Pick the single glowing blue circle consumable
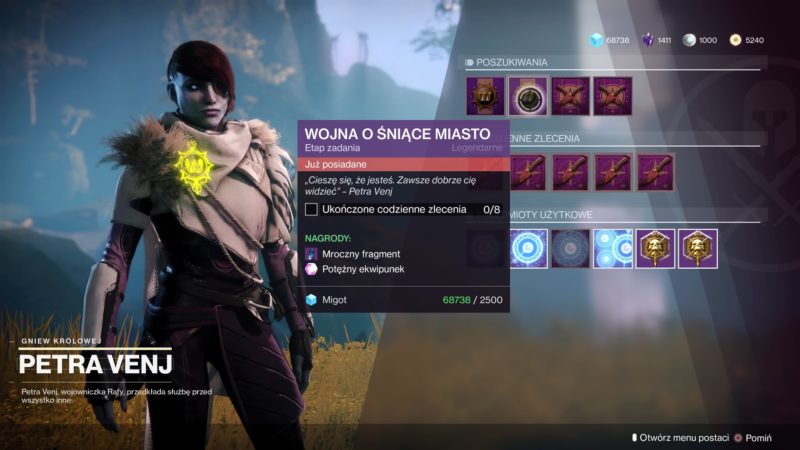The width and height of the screenshot is (800, 450). click(528, 249)
